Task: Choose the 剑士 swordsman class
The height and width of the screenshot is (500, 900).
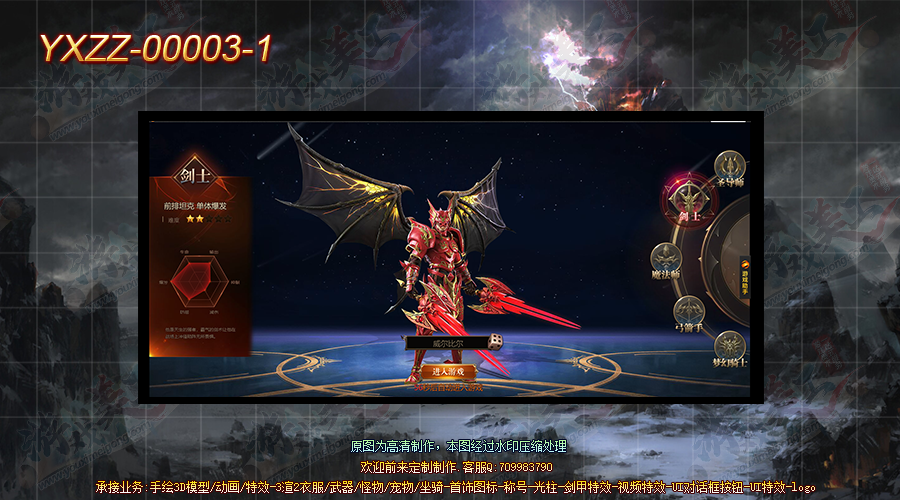Action: tap(687, 198)
